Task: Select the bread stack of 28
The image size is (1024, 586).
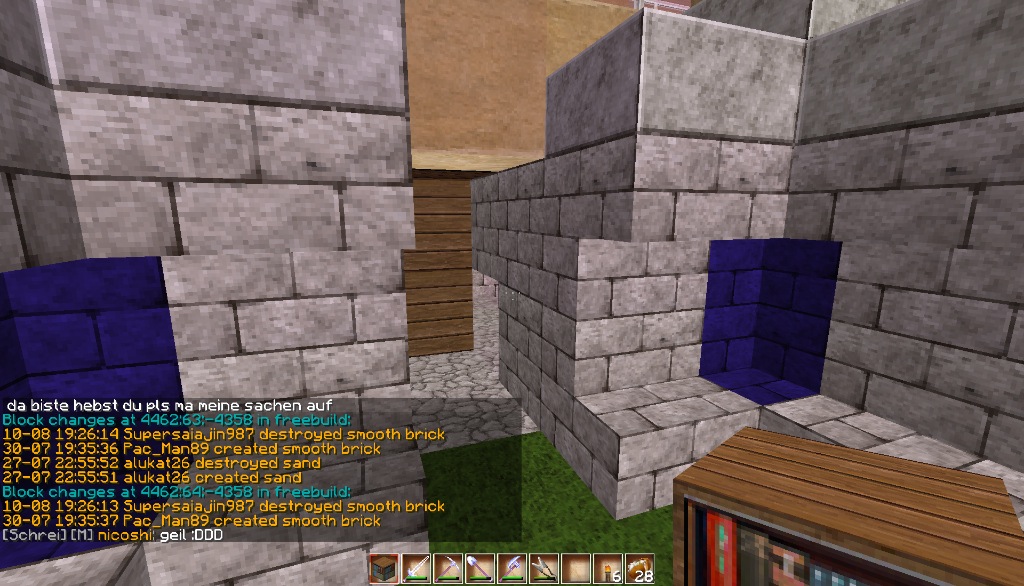Action: pyautogui.click(x=640, y=568)
